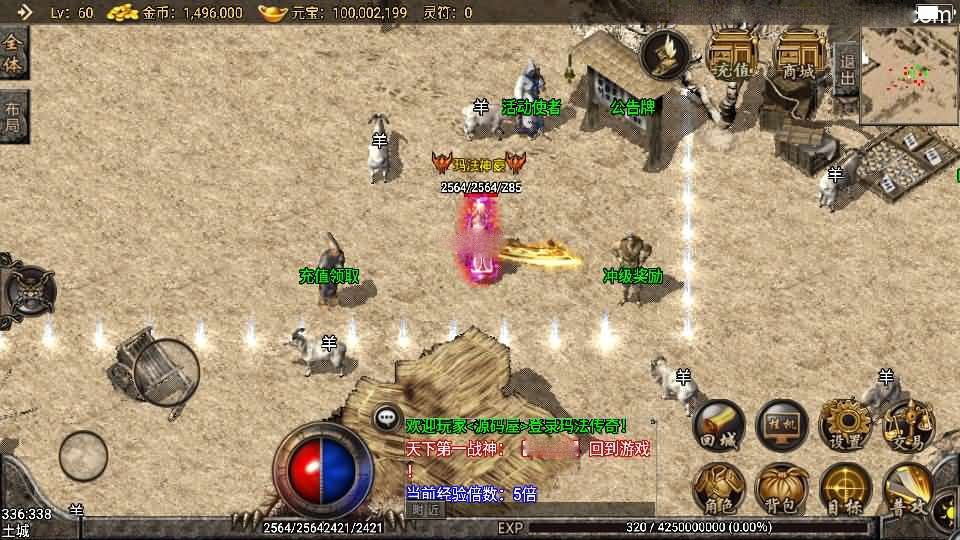Viewport: 960px width, 540px height.
Task: Click the demon skull emblem button
Action: coord(28,291)
